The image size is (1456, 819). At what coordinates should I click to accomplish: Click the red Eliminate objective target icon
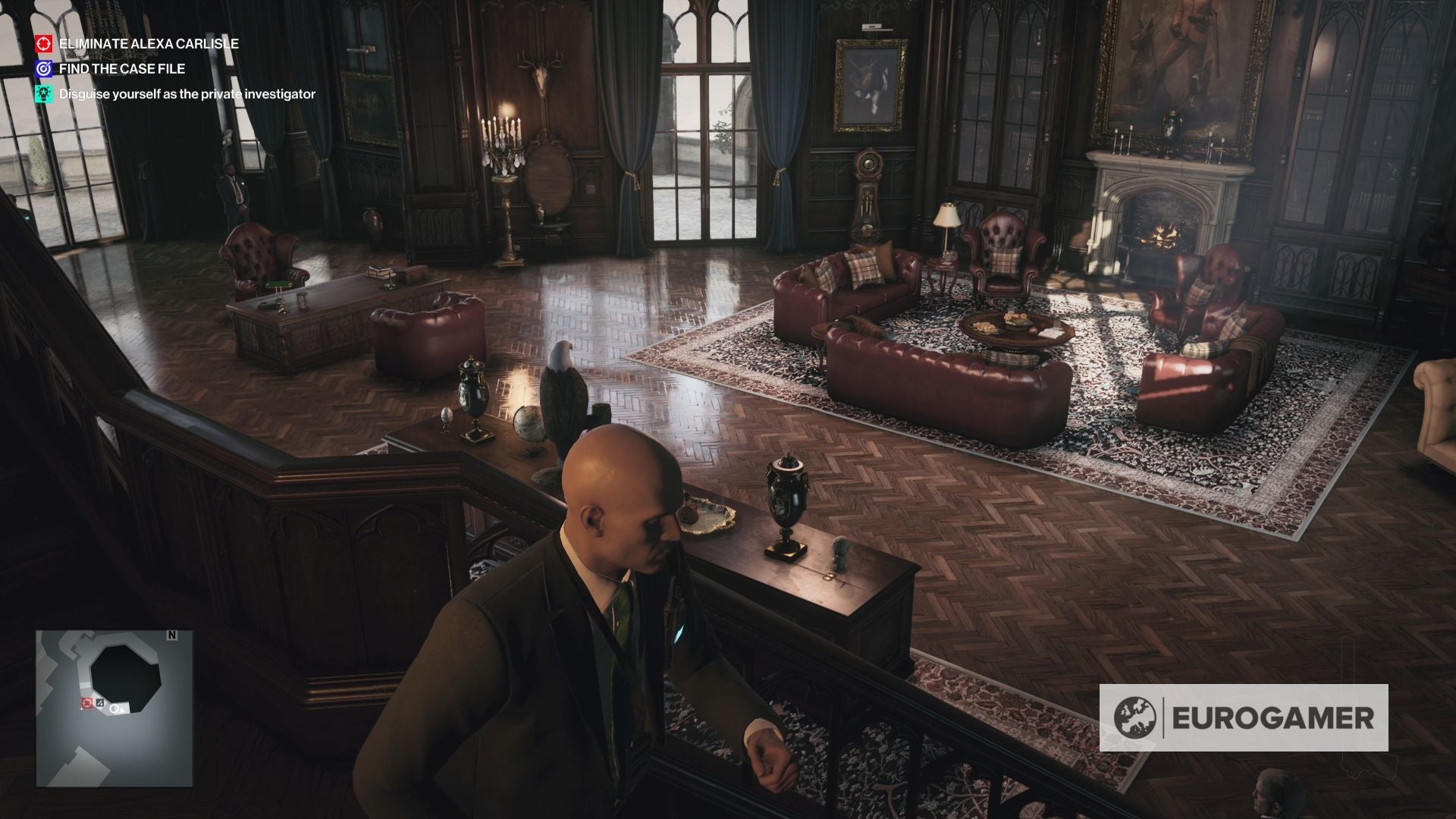tap(43, 44)
